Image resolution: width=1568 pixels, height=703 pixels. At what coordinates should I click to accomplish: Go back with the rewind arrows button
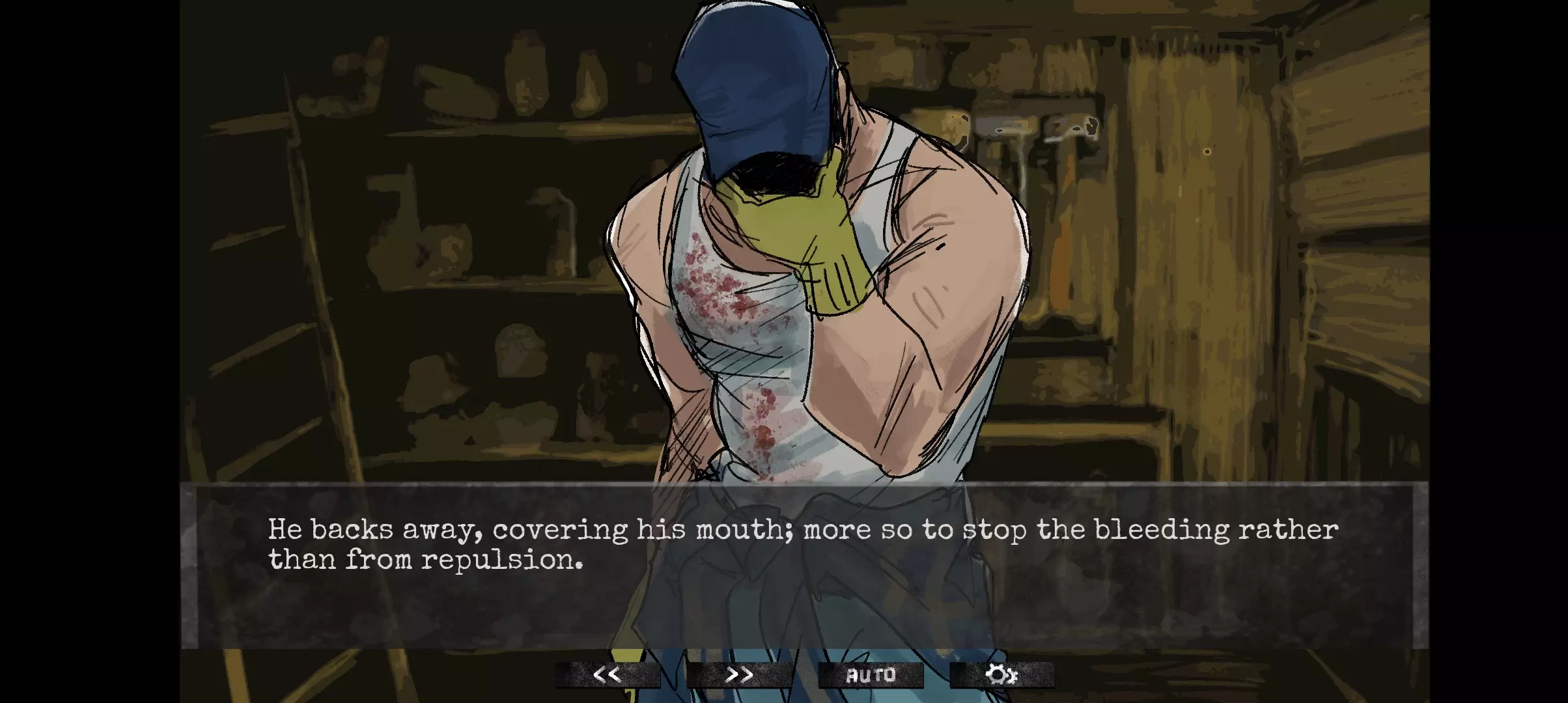click(607, 675)
